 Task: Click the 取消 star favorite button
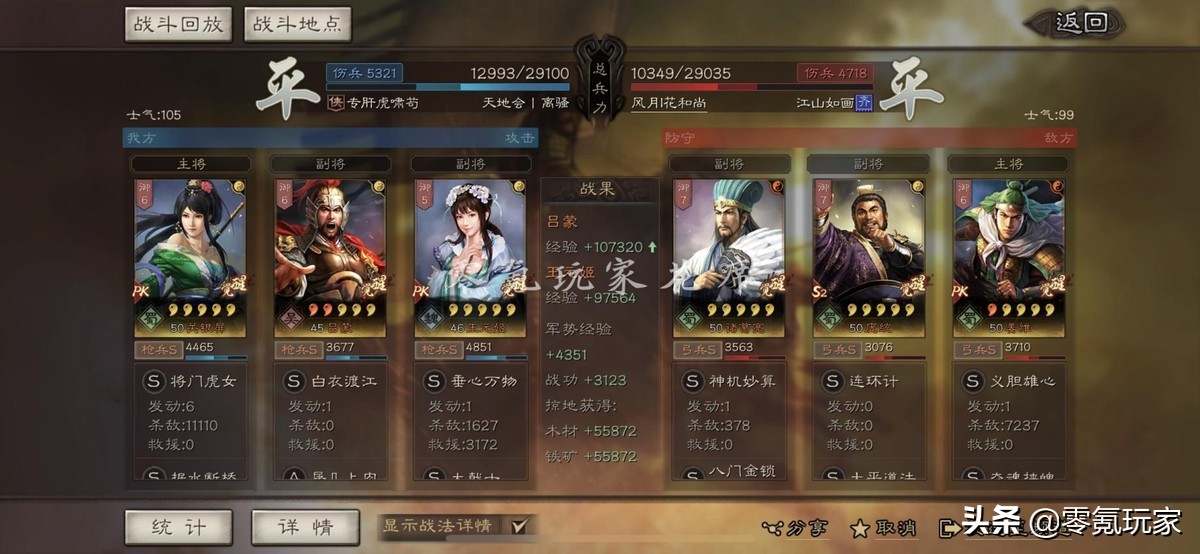[883, 528]
